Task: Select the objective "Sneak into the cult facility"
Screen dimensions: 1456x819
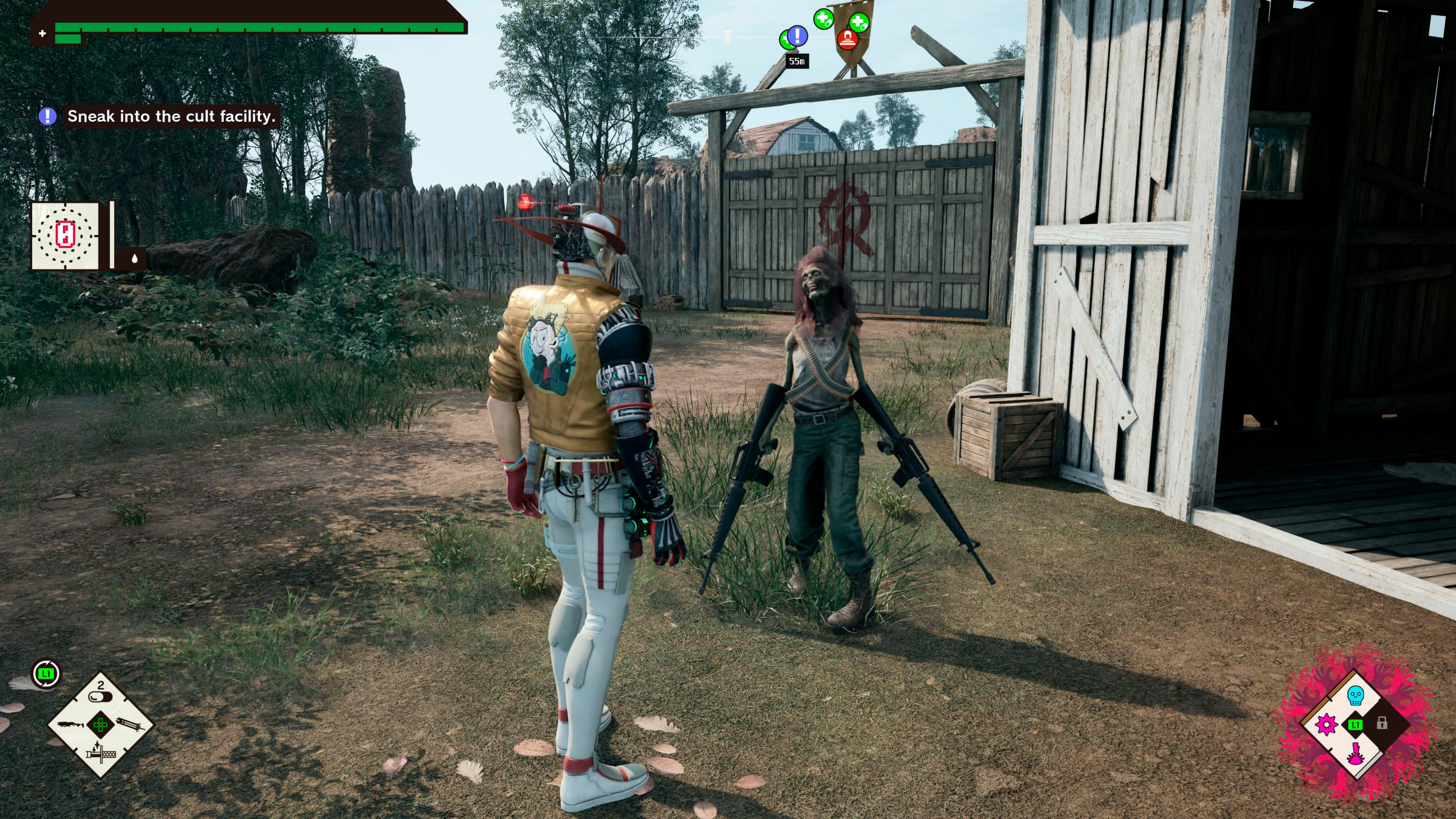Action: coord(171,116)
